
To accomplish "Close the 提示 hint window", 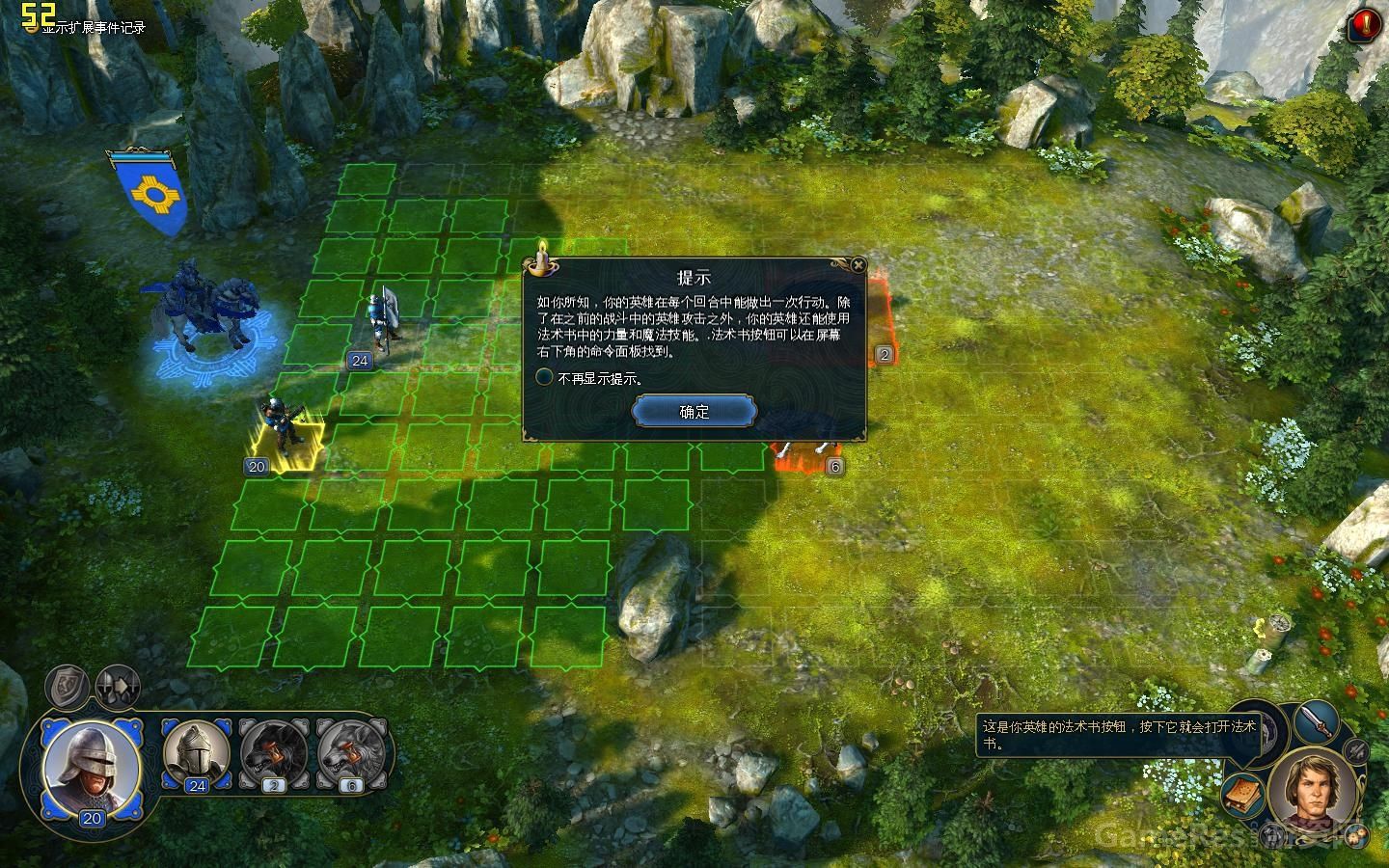I will [858, 265].
